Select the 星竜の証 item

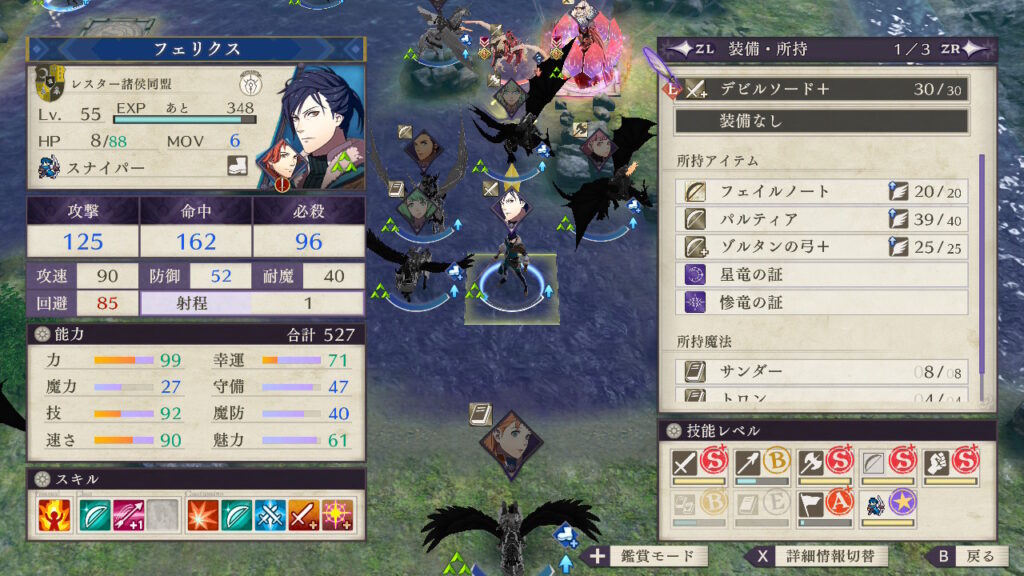click(820, 274)
